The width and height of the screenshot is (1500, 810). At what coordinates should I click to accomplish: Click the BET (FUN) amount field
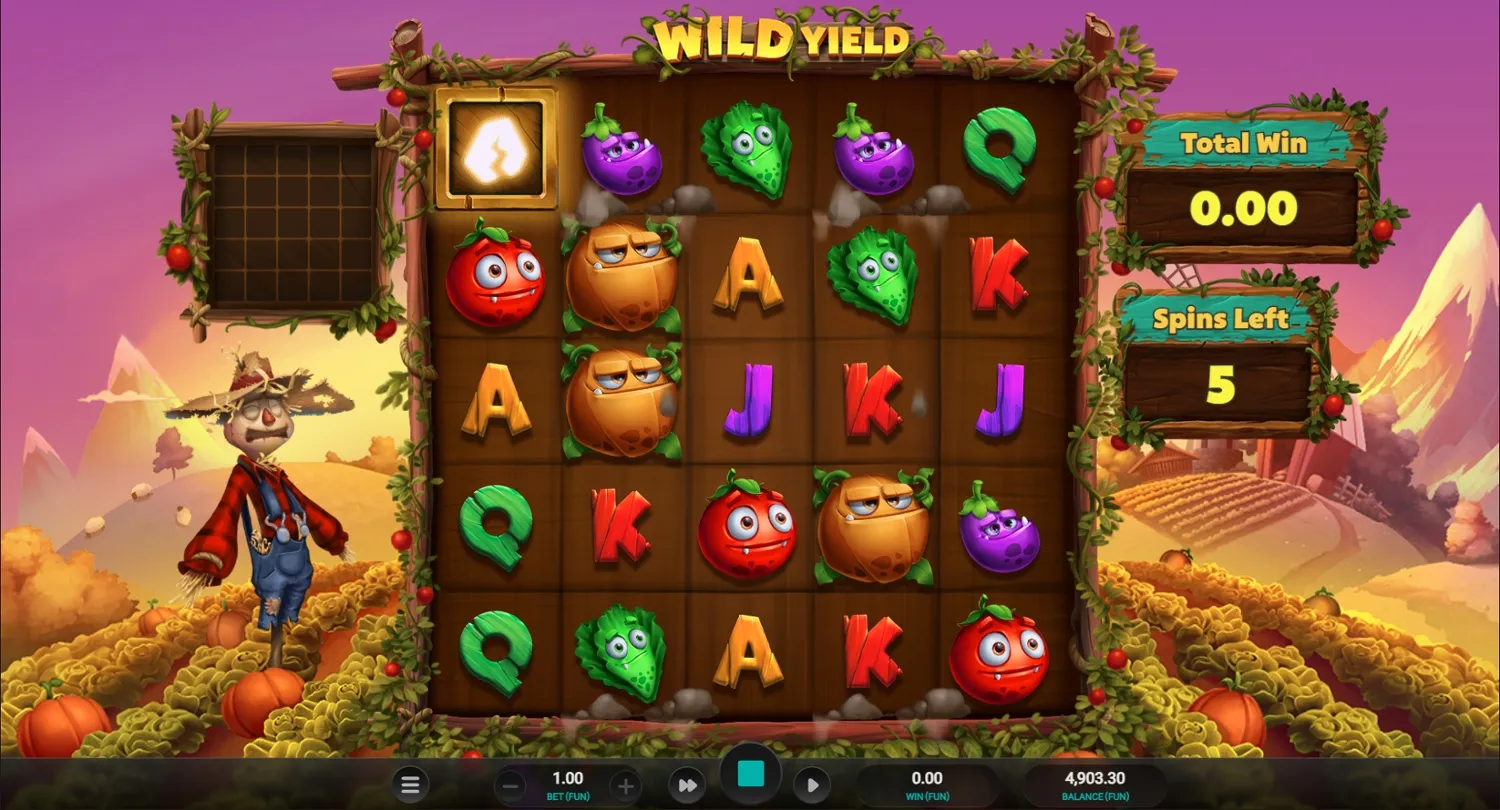(x=567, y=784)
